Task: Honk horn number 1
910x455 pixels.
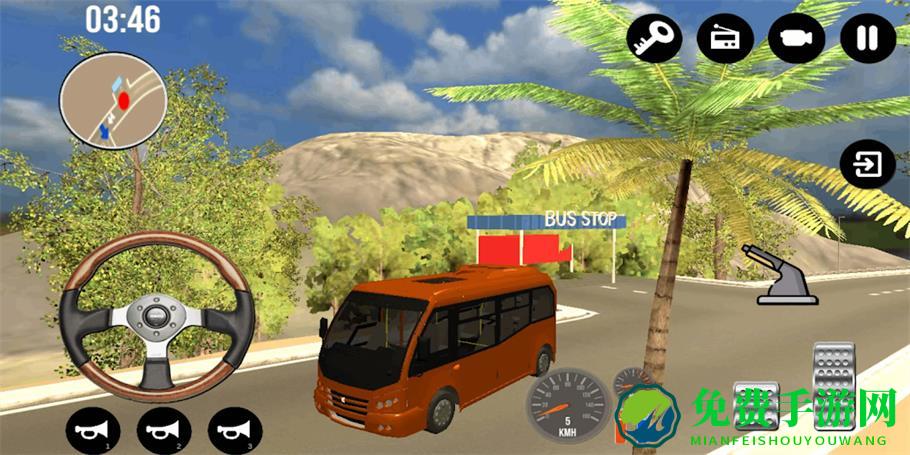Action: 93,431
